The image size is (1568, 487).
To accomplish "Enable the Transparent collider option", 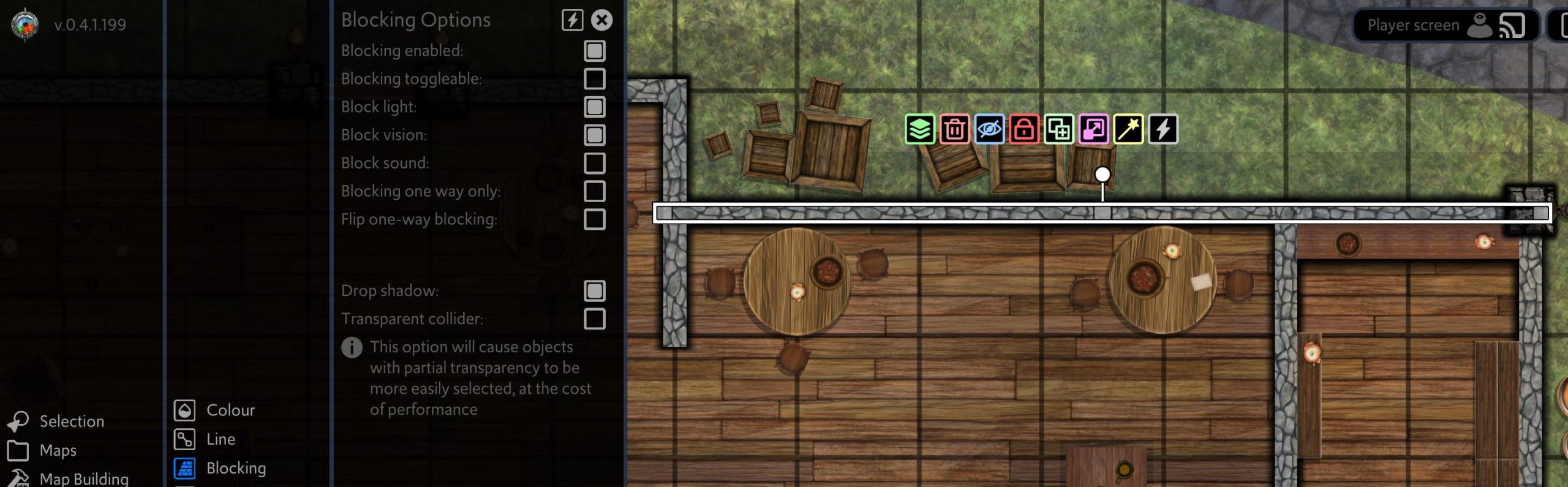I will (x=594, y=319).
